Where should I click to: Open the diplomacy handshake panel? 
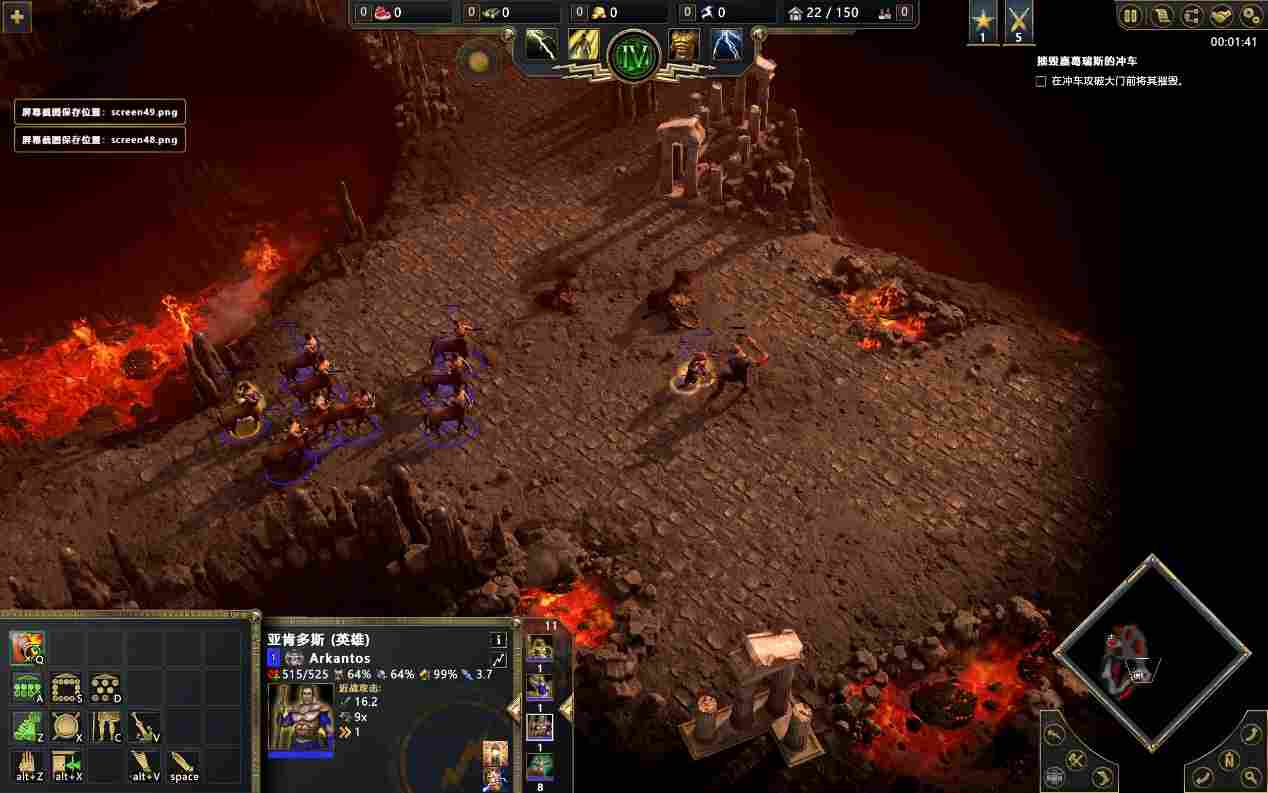1221,16
